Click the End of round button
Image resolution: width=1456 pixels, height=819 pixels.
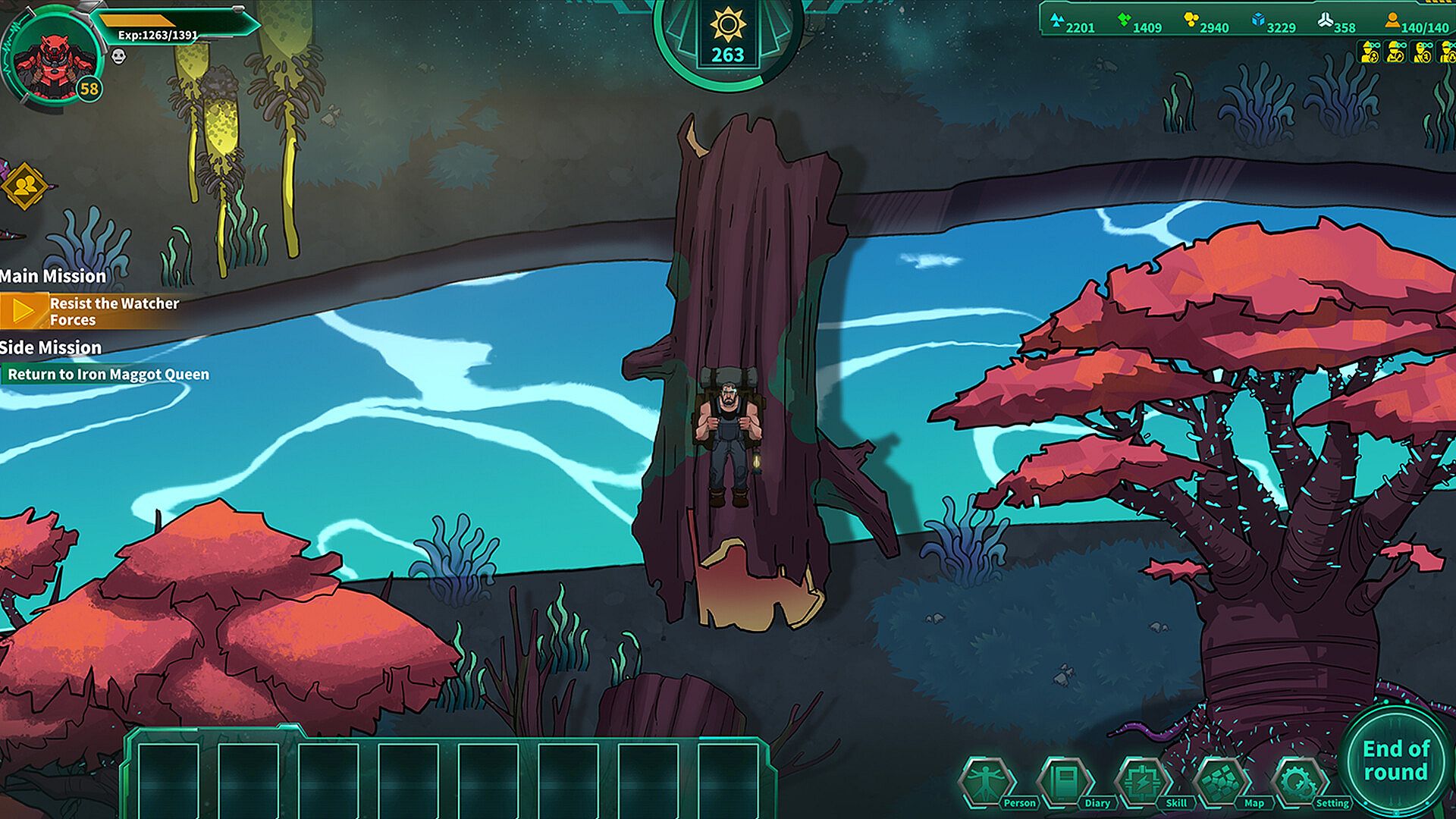1395,760
